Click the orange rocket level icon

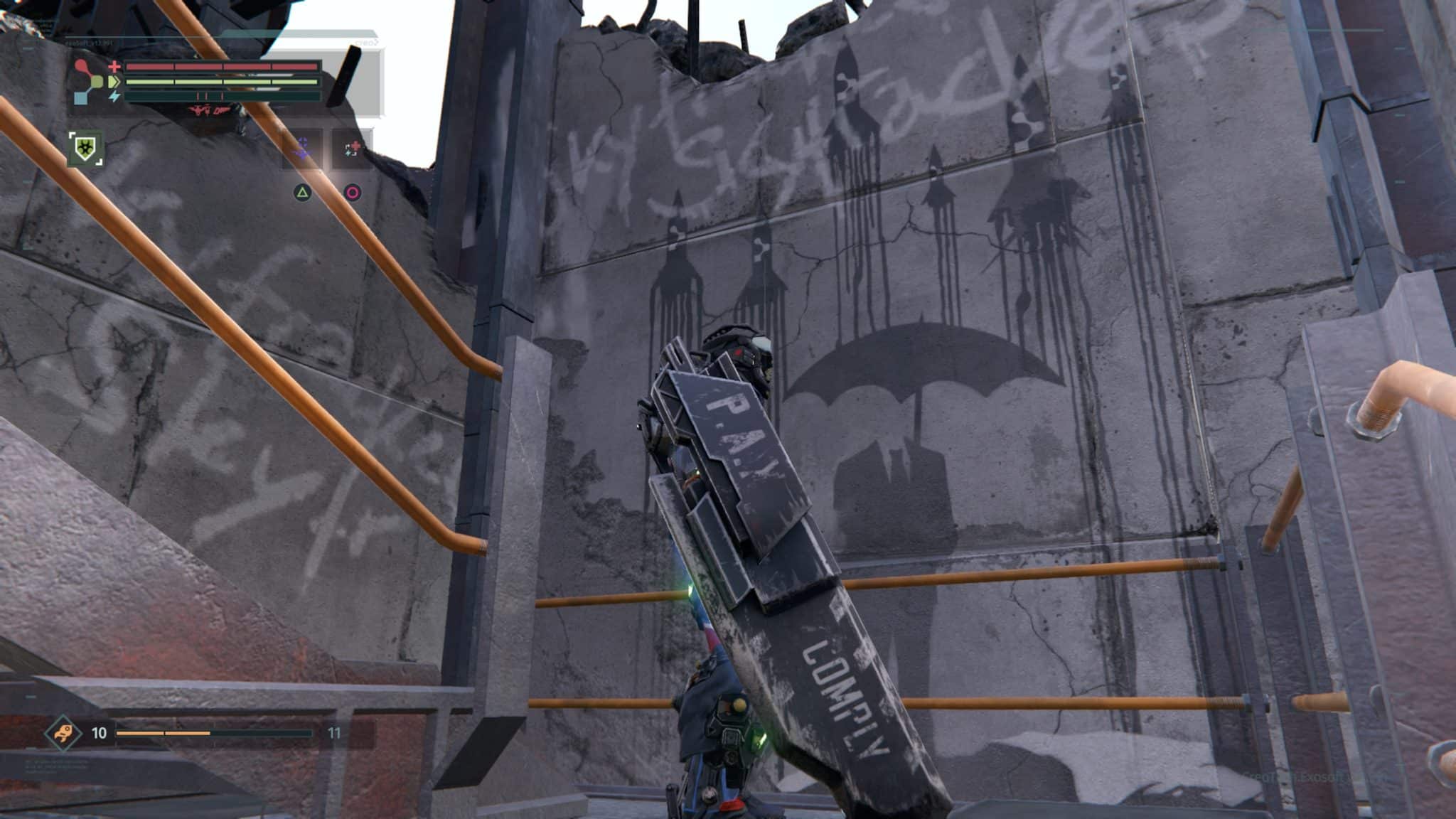coord(63,732)
